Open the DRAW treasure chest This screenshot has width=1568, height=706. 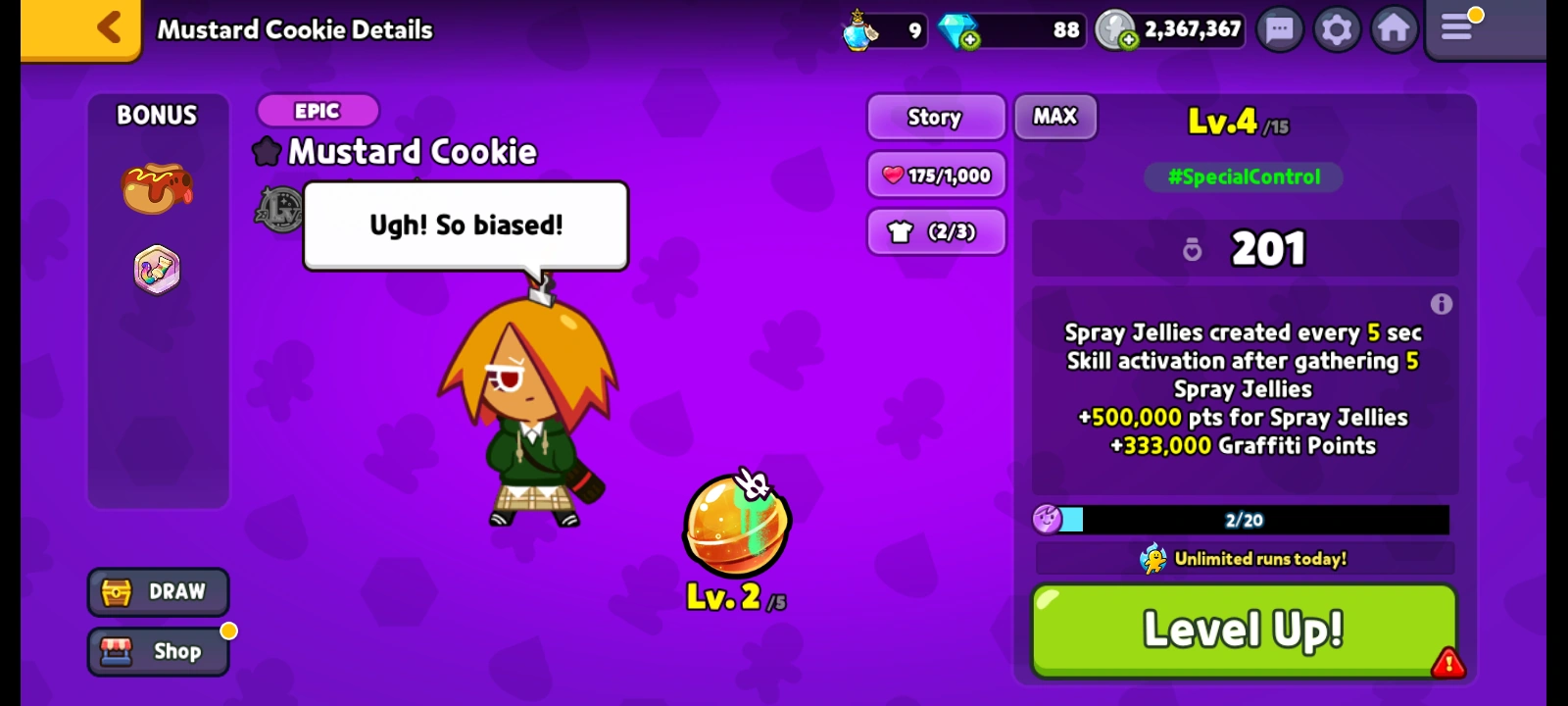pos(157,591)
